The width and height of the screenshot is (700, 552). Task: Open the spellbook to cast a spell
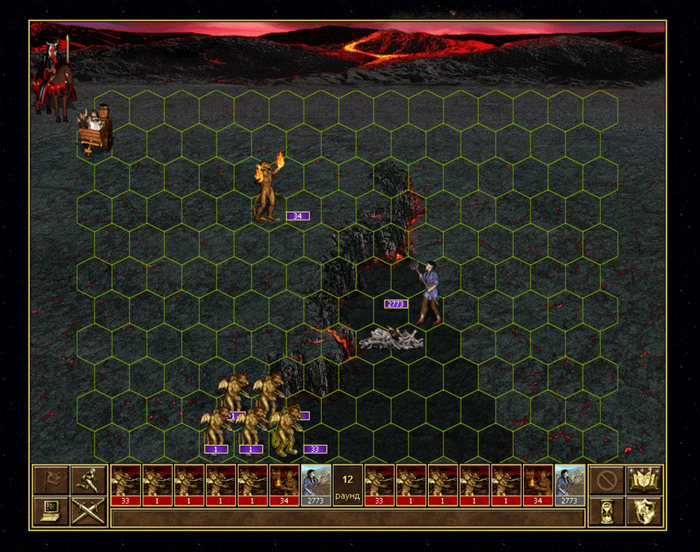coord(645,480)
